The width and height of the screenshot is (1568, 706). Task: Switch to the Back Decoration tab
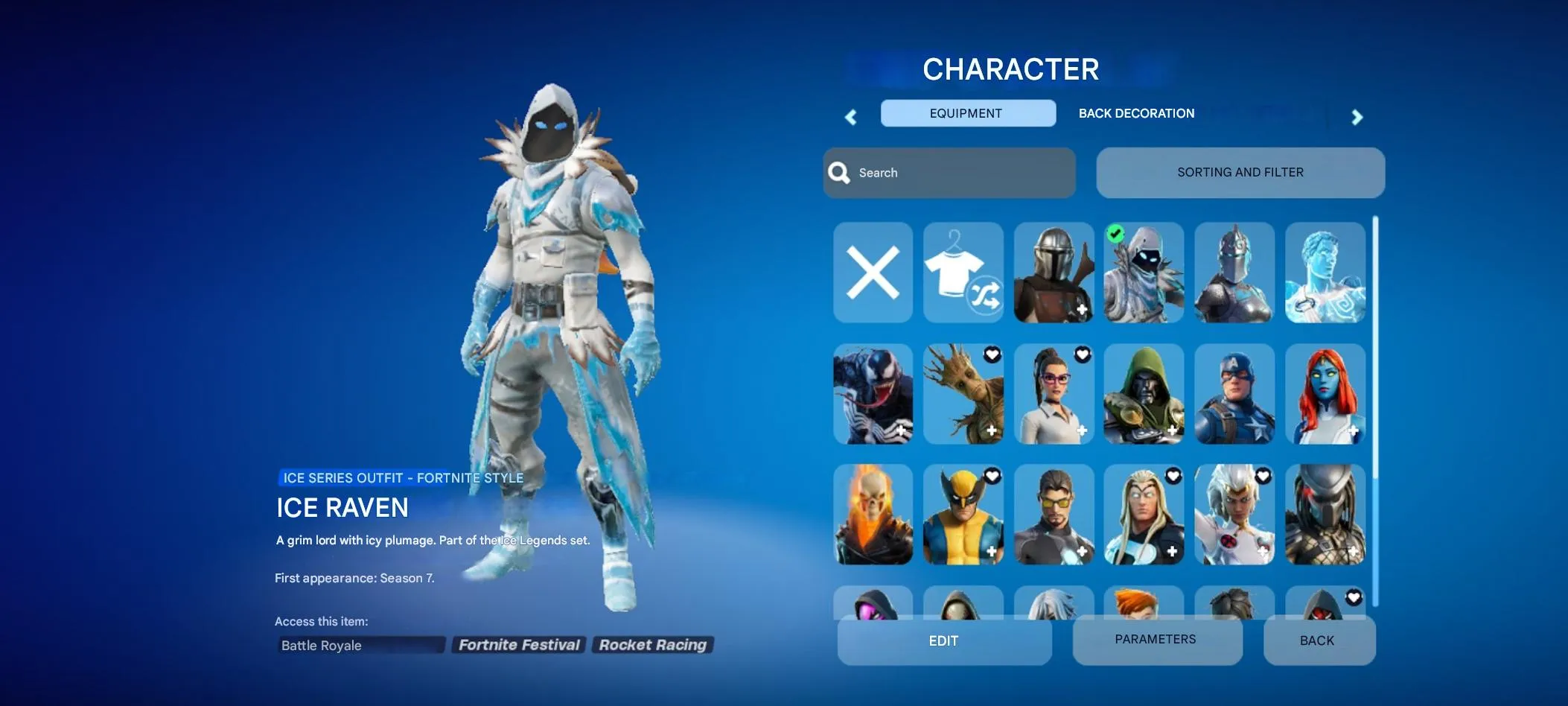coord(1136,113)
